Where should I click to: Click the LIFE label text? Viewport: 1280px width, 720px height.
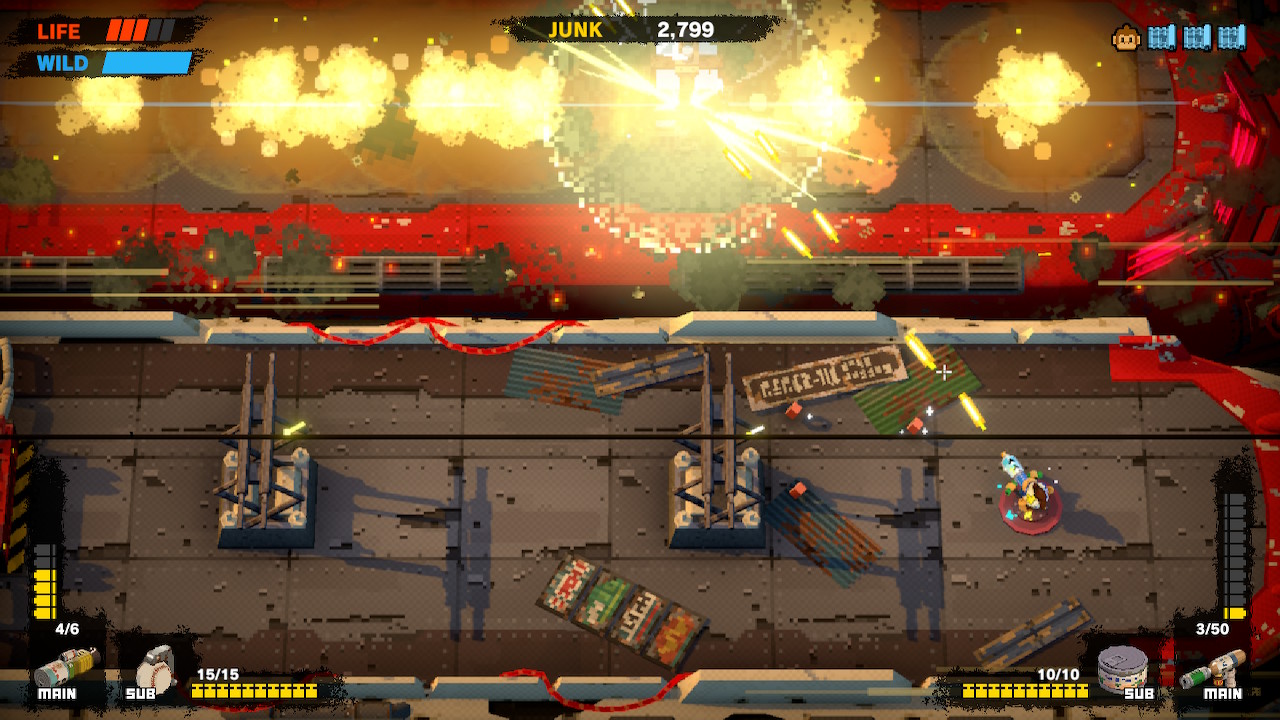(60, 31)
